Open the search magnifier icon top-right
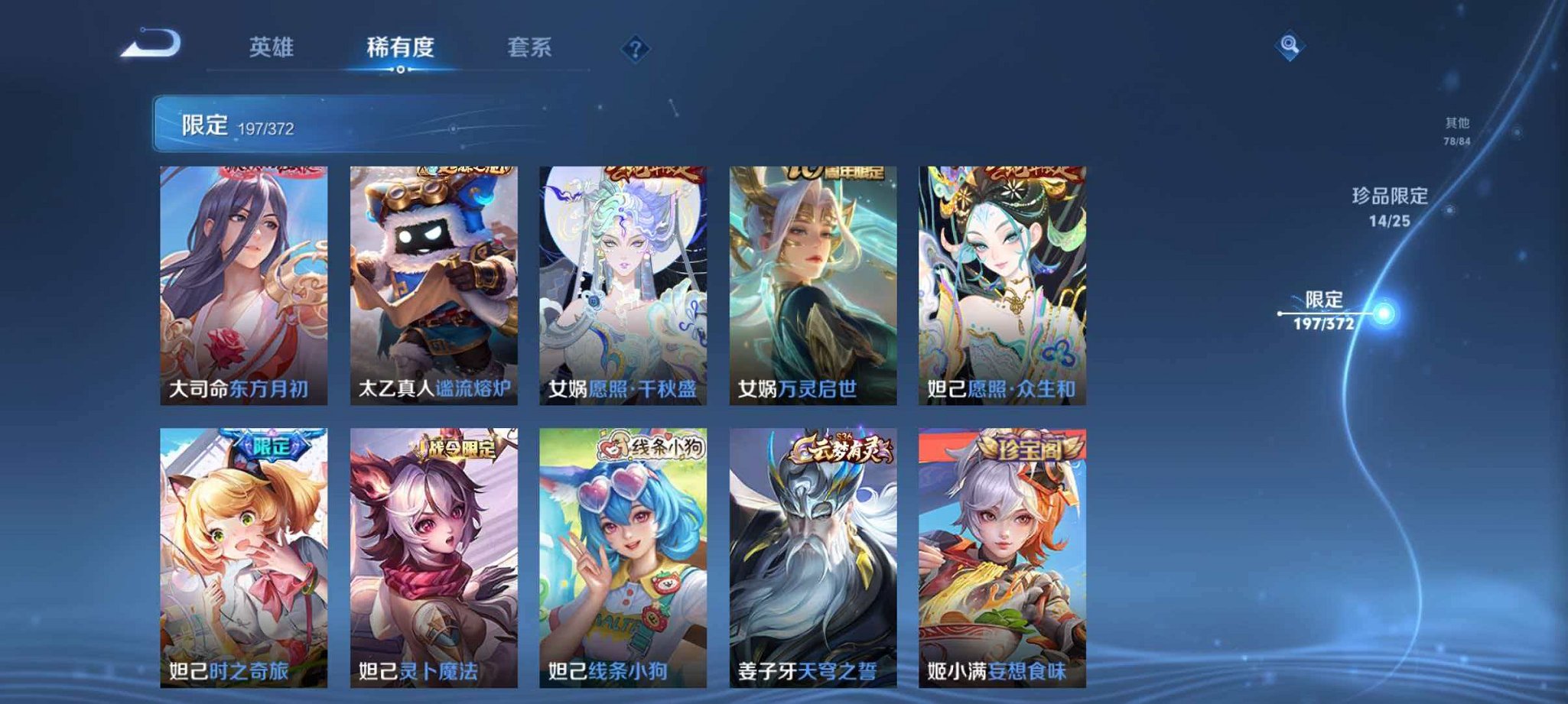 click(1288, 46)
